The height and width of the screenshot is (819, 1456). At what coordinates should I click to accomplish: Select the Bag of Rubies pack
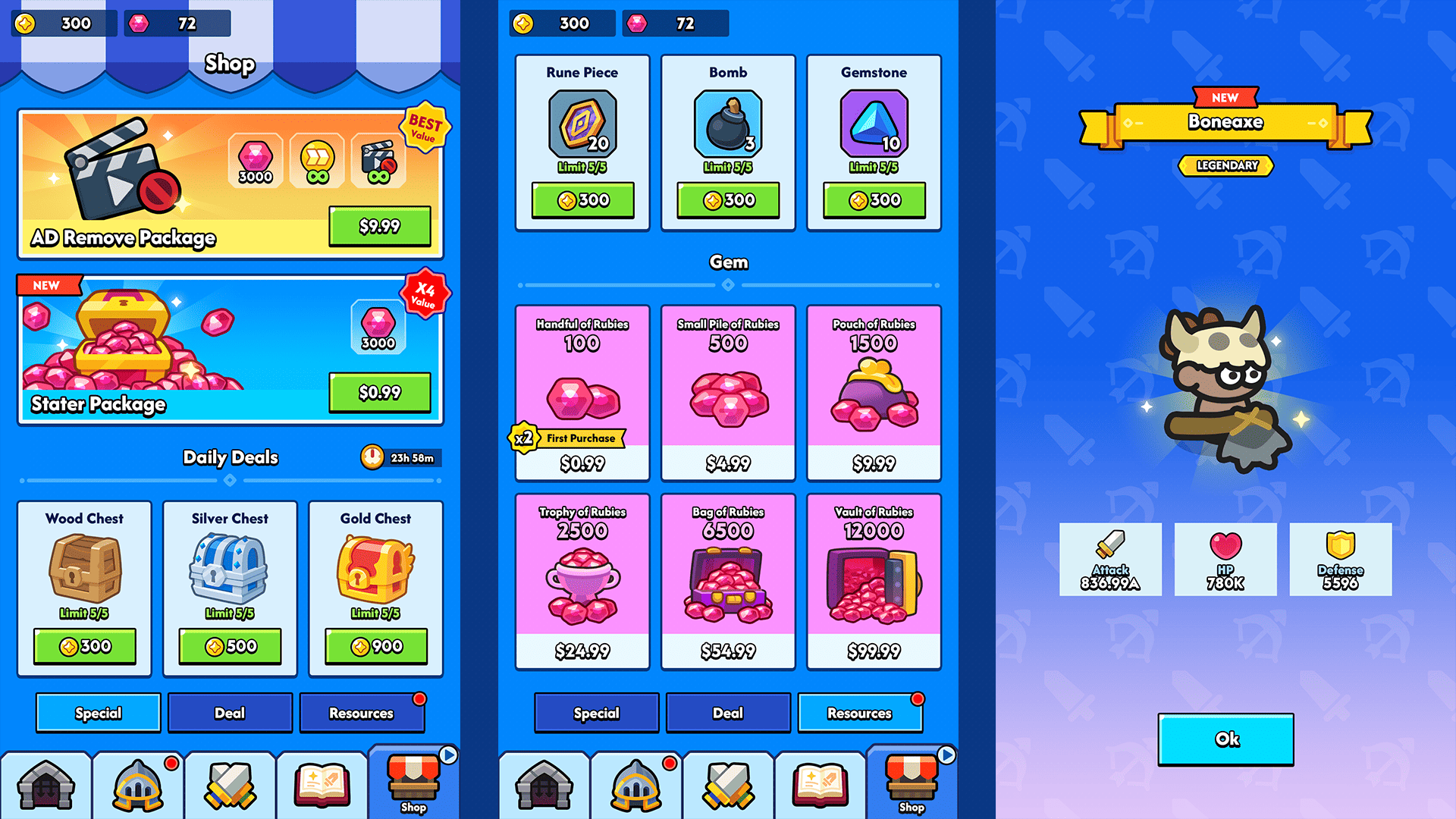click(728, 581)
